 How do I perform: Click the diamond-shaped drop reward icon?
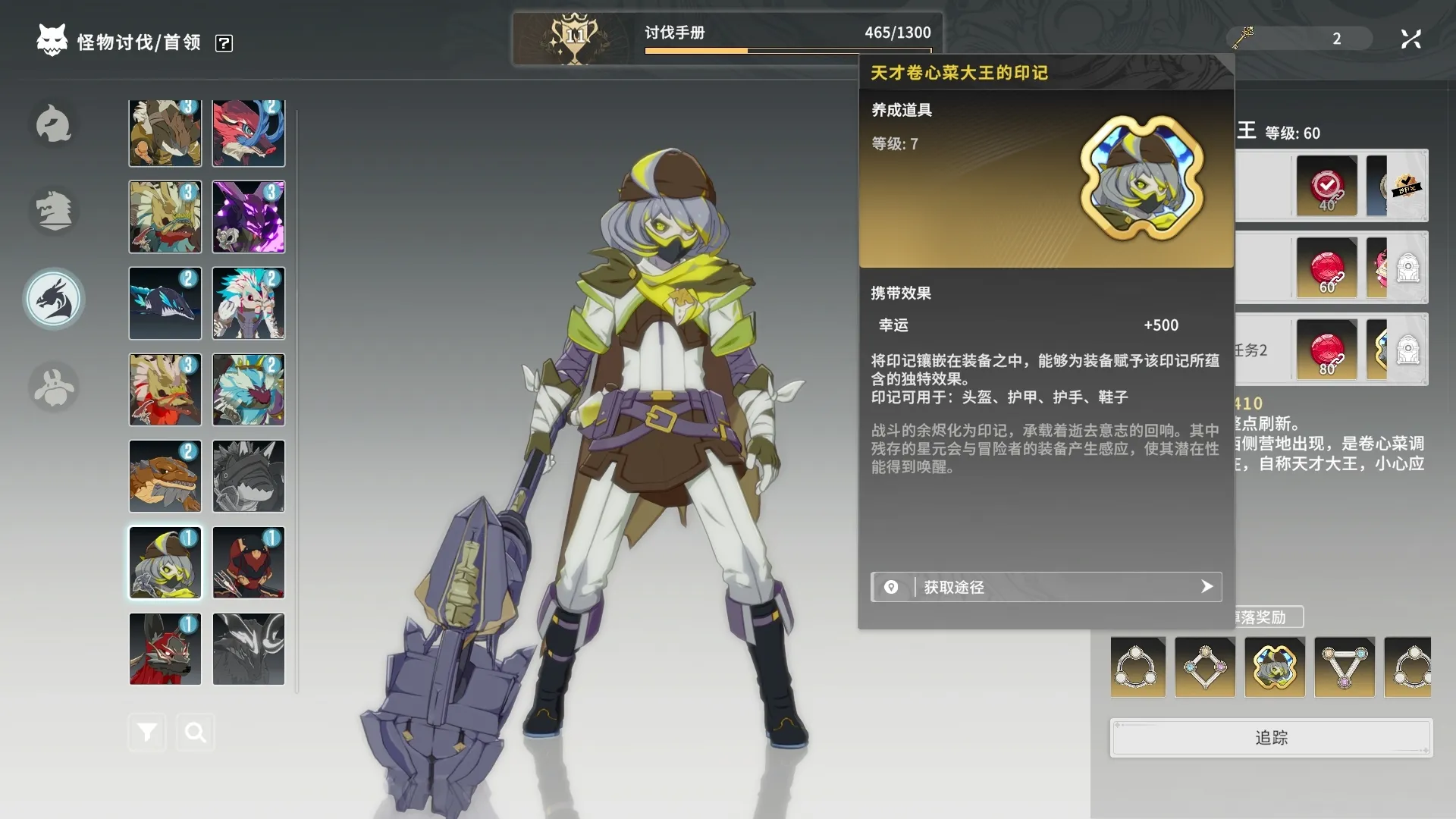point(1205,667)
